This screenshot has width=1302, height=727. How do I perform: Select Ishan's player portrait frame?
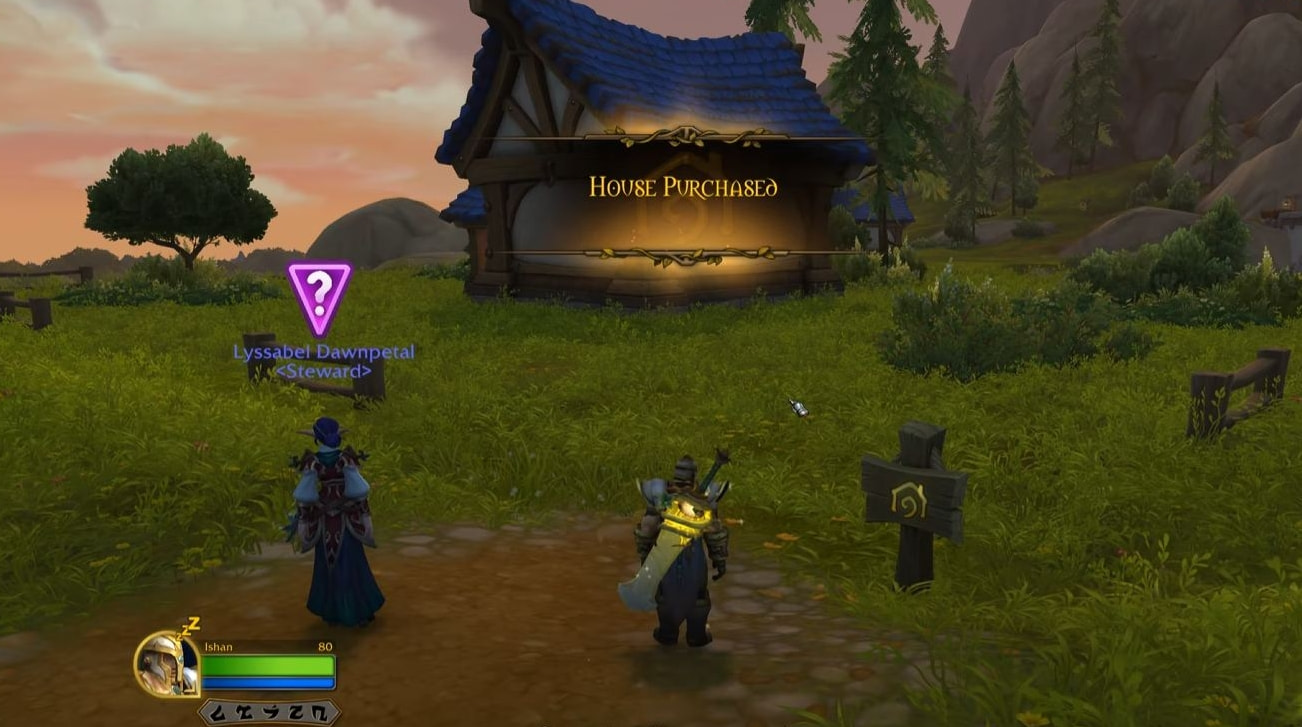(167, 663)
